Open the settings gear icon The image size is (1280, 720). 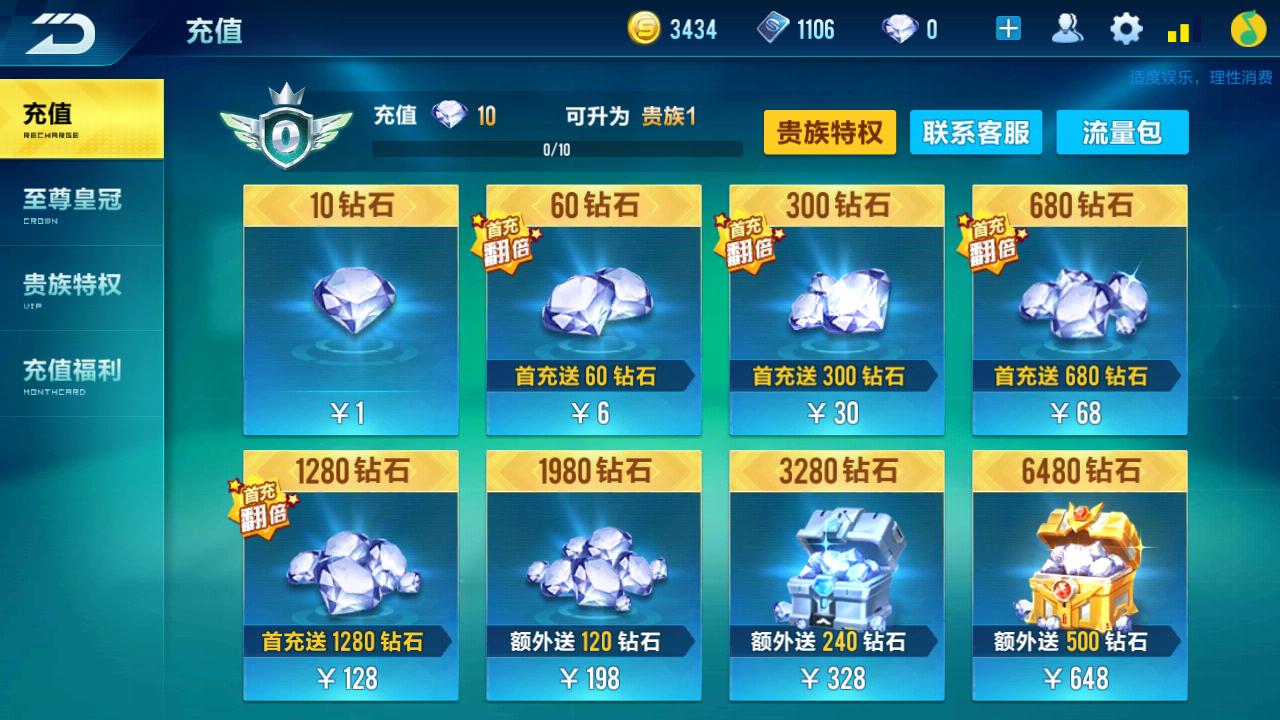point(1126,29)
